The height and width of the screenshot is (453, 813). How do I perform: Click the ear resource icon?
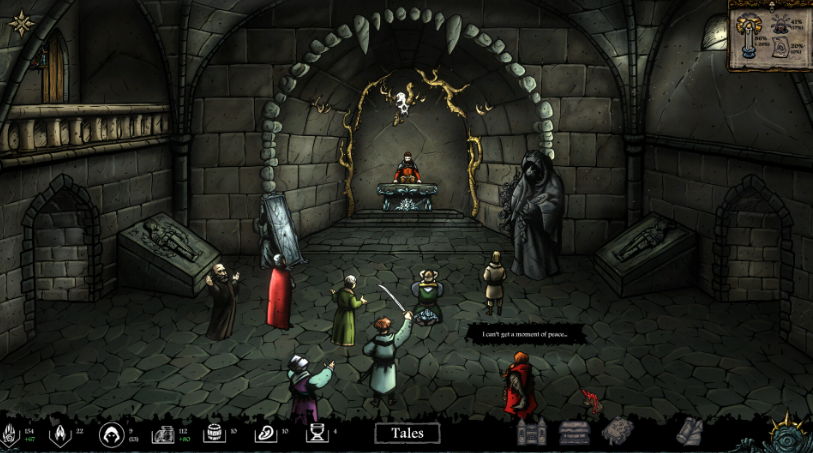tap(265, 433)
